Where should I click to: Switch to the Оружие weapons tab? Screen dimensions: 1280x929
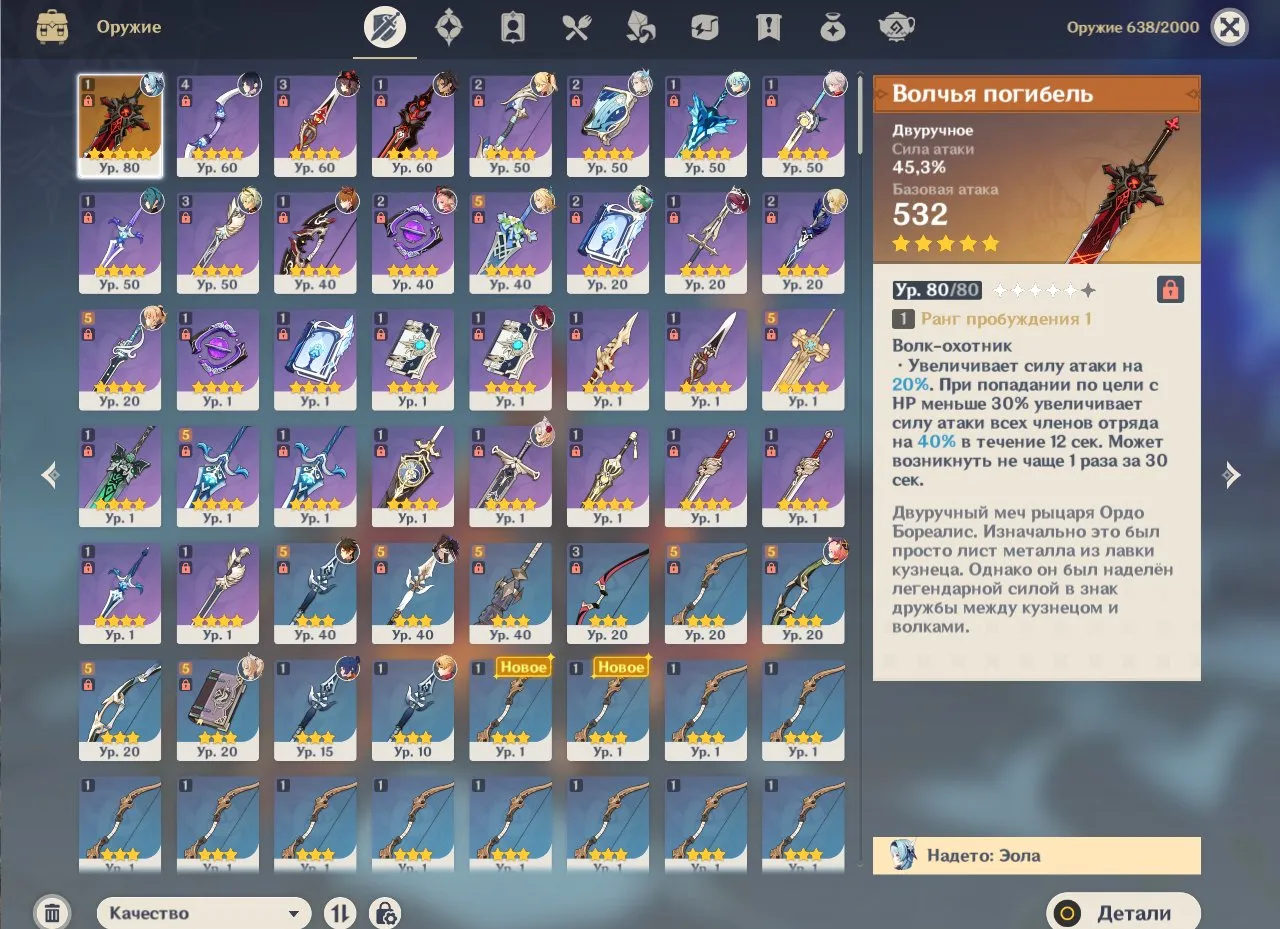click(x=385, y=27)
